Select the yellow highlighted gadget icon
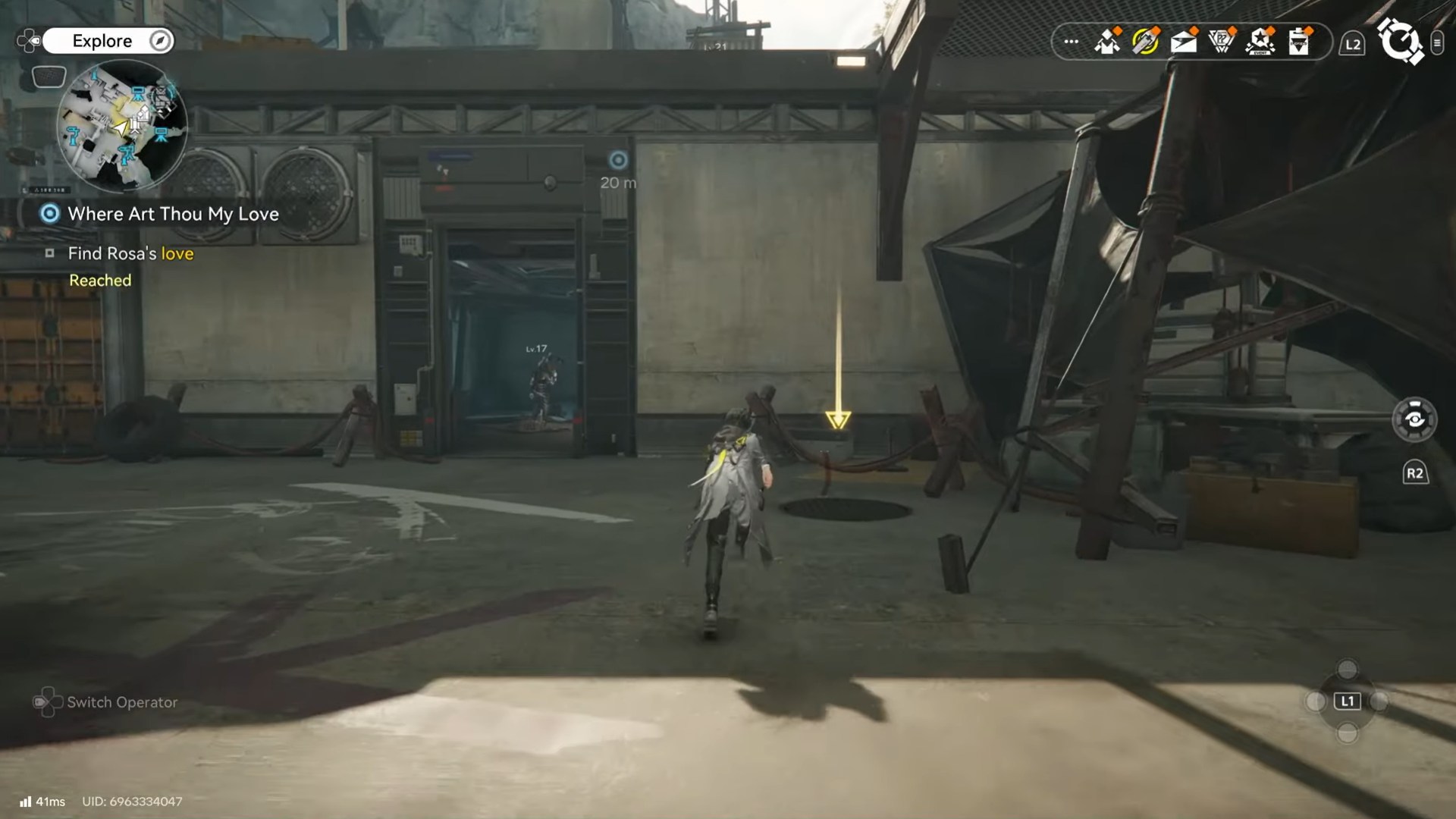The height and width of the screenshot is (819, 1456). [1145, 42]
